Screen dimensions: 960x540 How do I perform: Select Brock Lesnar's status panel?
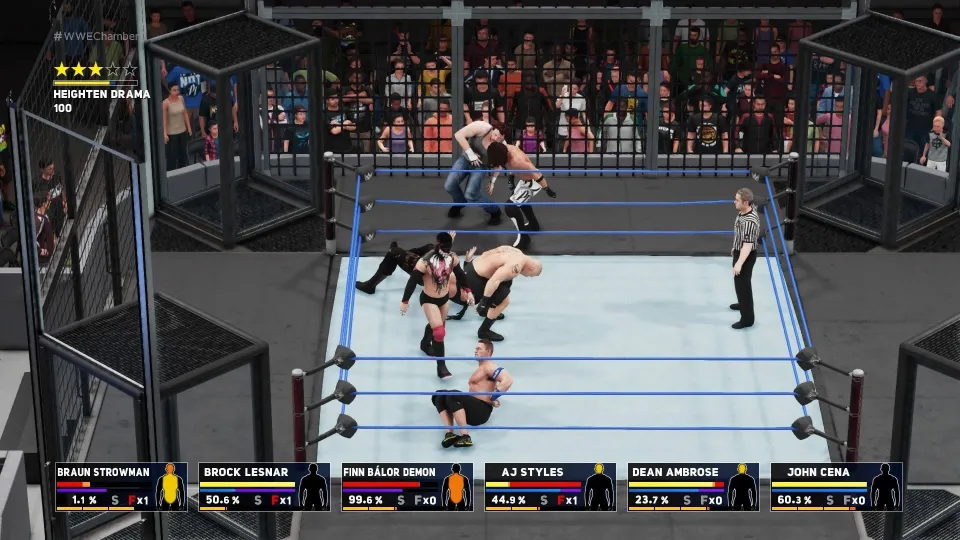pos(264,487)
